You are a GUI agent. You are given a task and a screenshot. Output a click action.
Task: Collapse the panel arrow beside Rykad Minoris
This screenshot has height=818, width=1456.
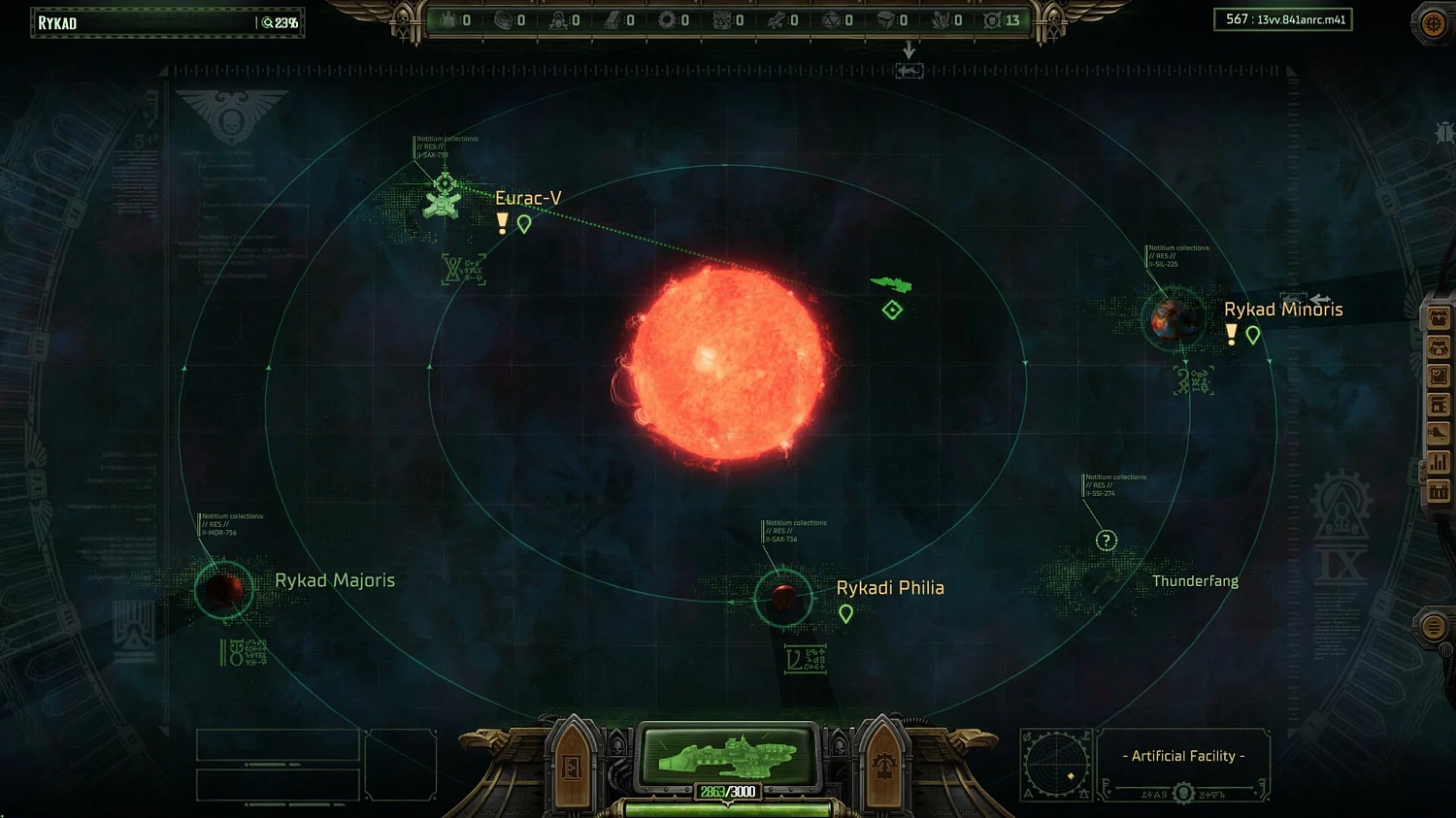[x=1320, y=299]
